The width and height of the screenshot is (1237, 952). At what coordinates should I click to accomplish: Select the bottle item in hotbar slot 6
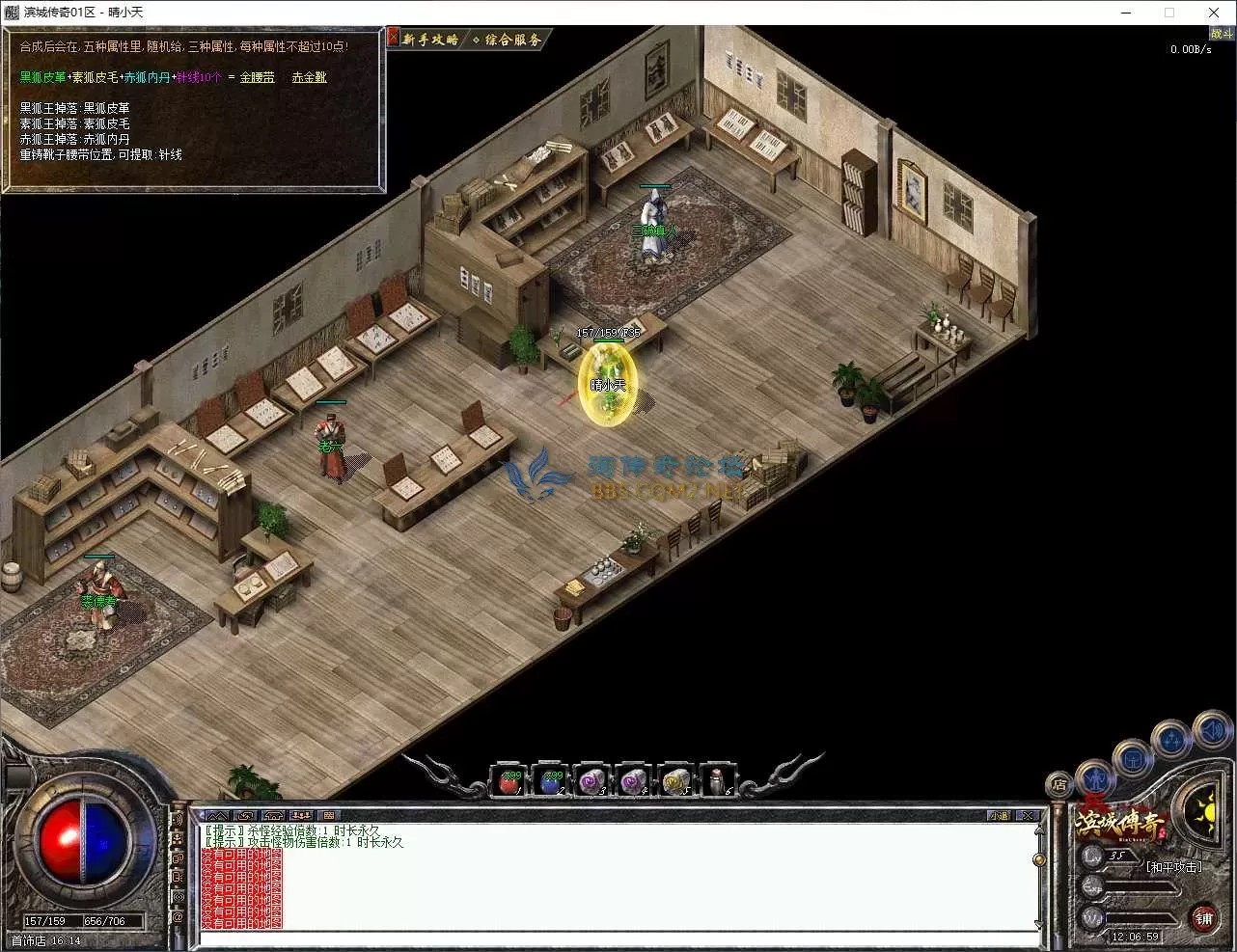tap(716, 781)
